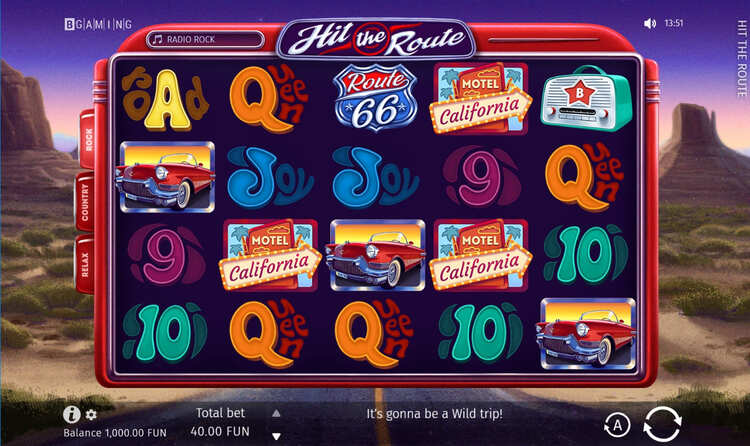Spin the reels with the circular arrows button
750x446 pixels.
coord(662,423)
